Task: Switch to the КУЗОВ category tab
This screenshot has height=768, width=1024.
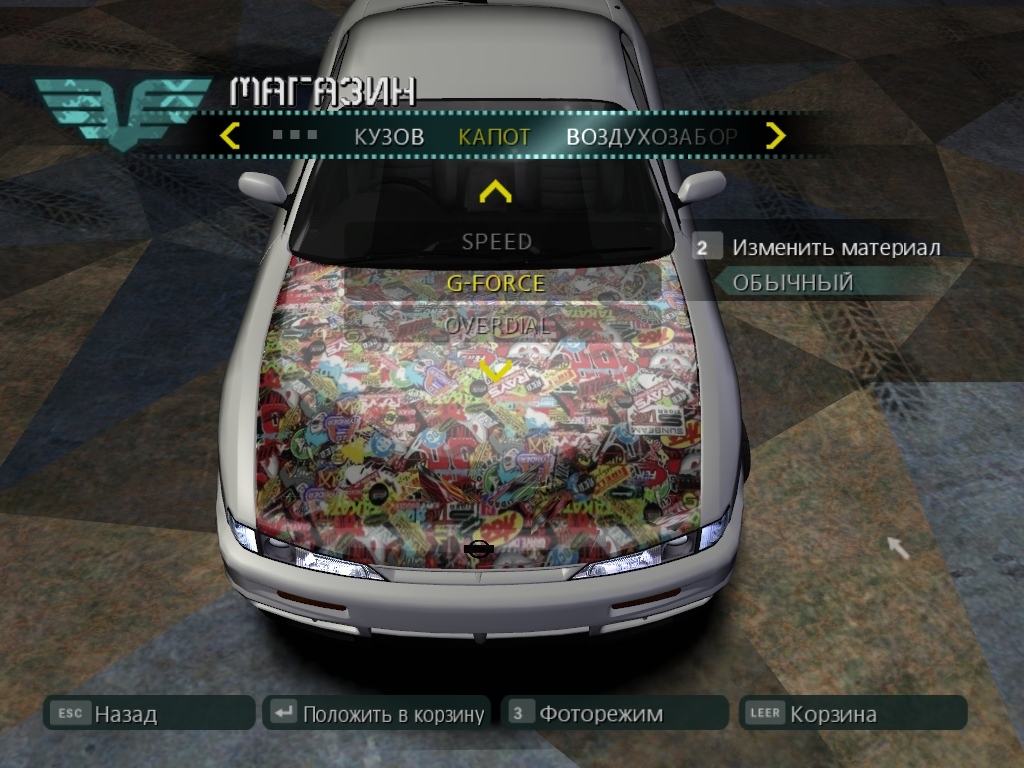Action: click(389, 137)
